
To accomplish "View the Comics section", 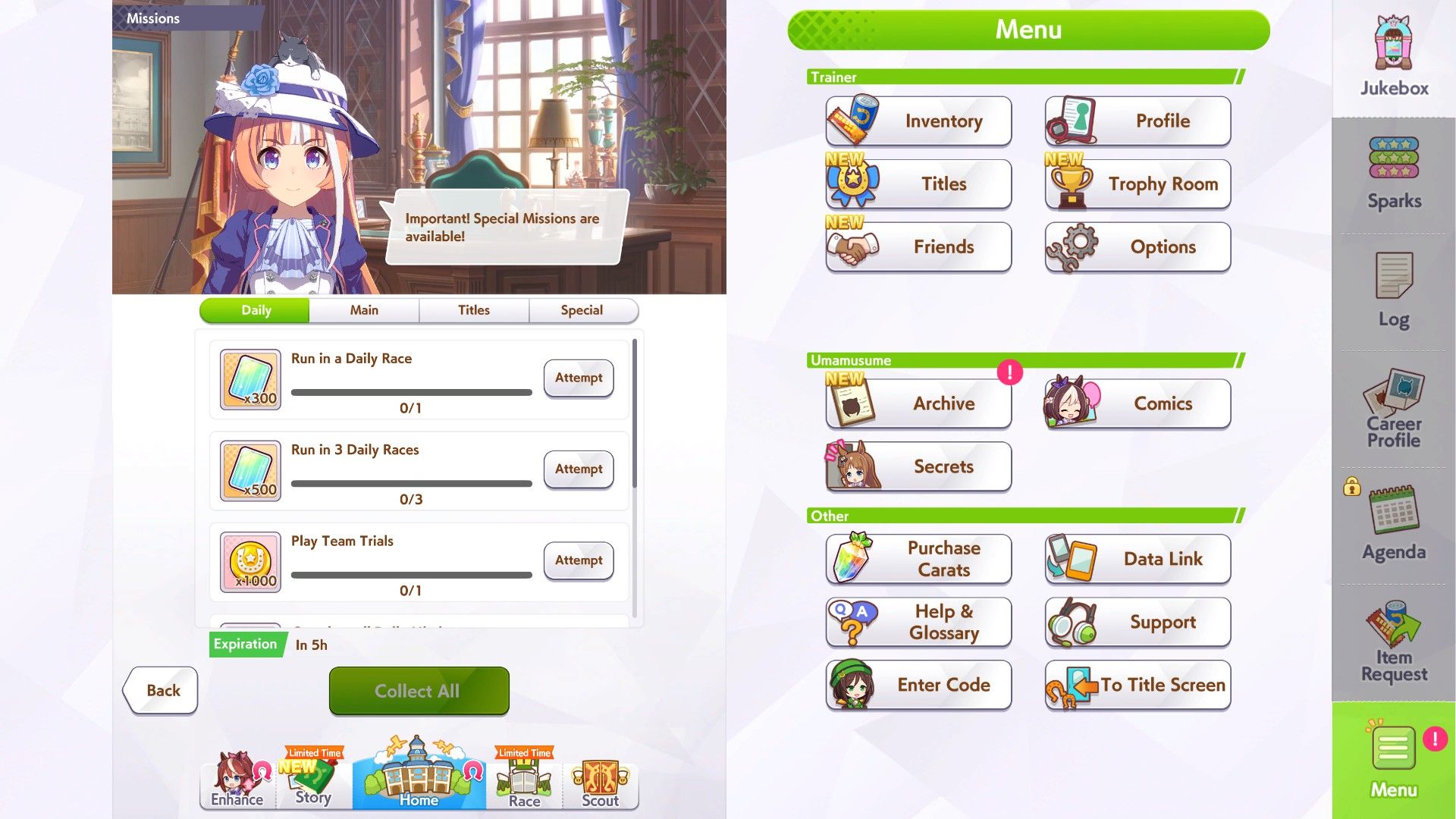I will click(1137, 403).
